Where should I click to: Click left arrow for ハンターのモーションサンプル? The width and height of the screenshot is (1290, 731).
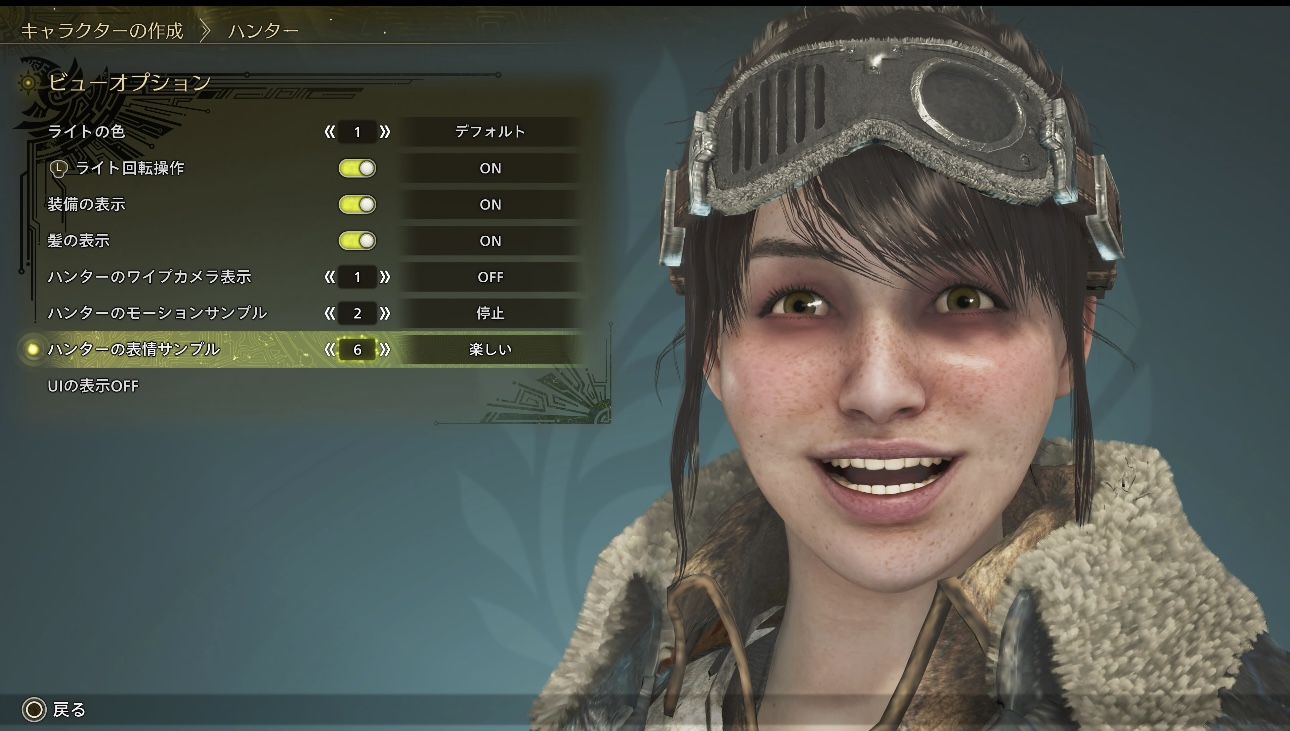[x=329, y=313]
